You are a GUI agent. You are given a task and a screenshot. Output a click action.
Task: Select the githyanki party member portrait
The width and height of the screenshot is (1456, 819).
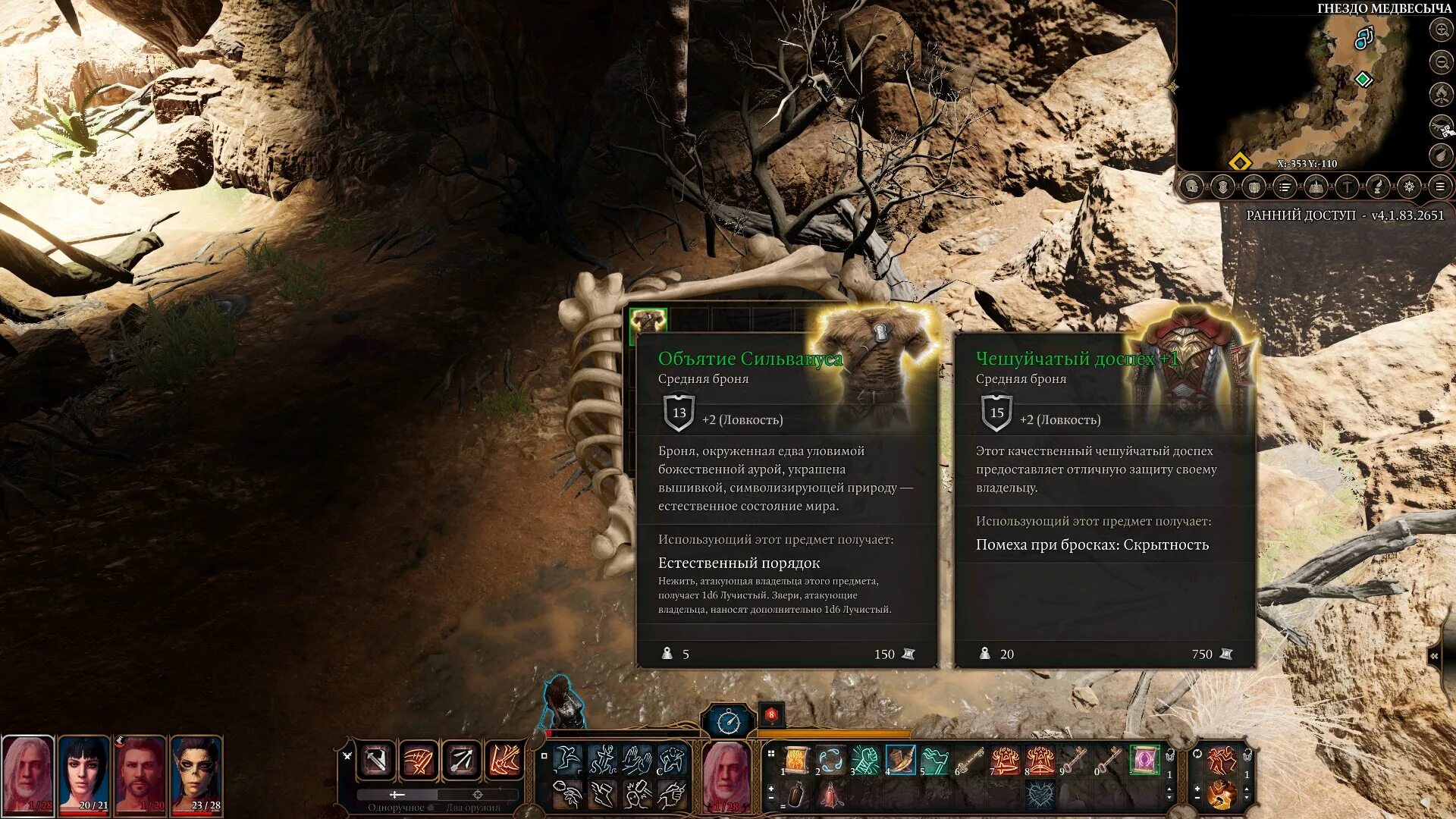(x=196, y=775)
